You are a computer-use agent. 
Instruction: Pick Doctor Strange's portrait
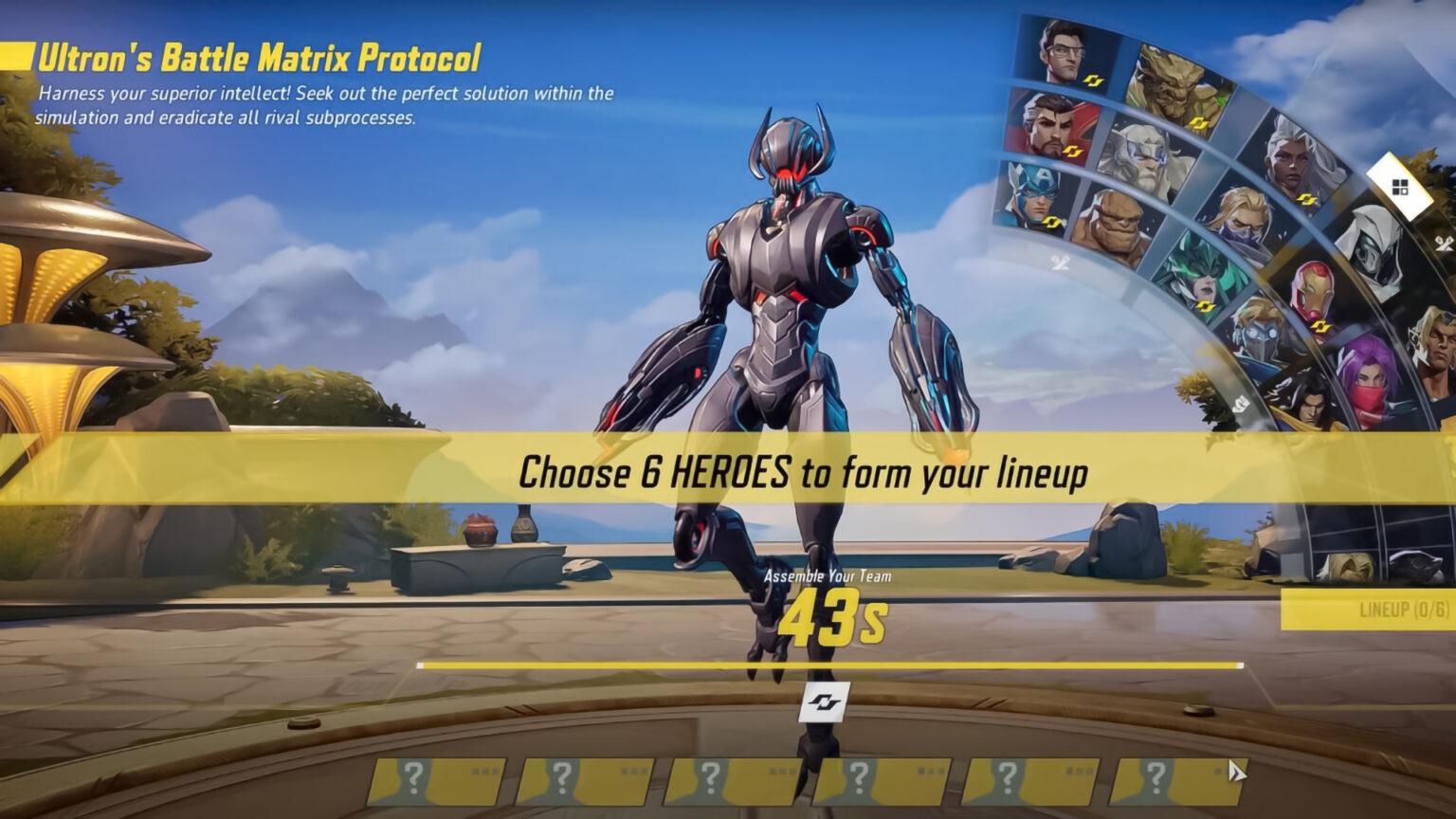pyautogui.click(x=1050, y=126)
